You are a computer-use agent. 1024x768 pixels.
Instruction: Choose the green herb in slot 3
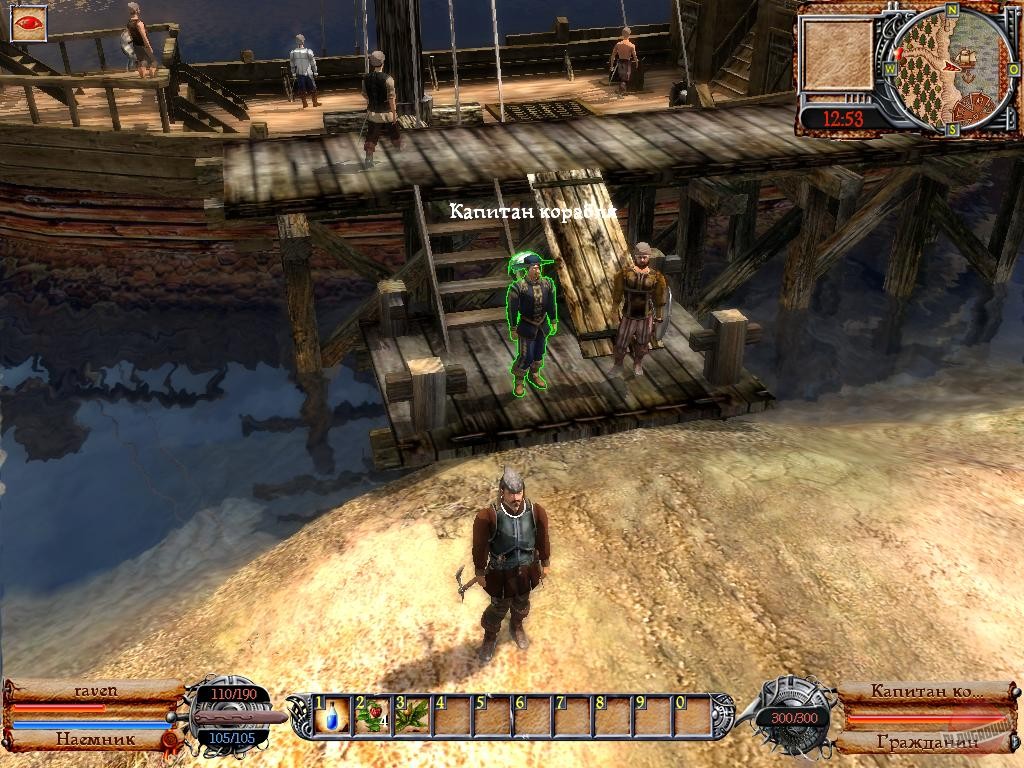[414, 715]
